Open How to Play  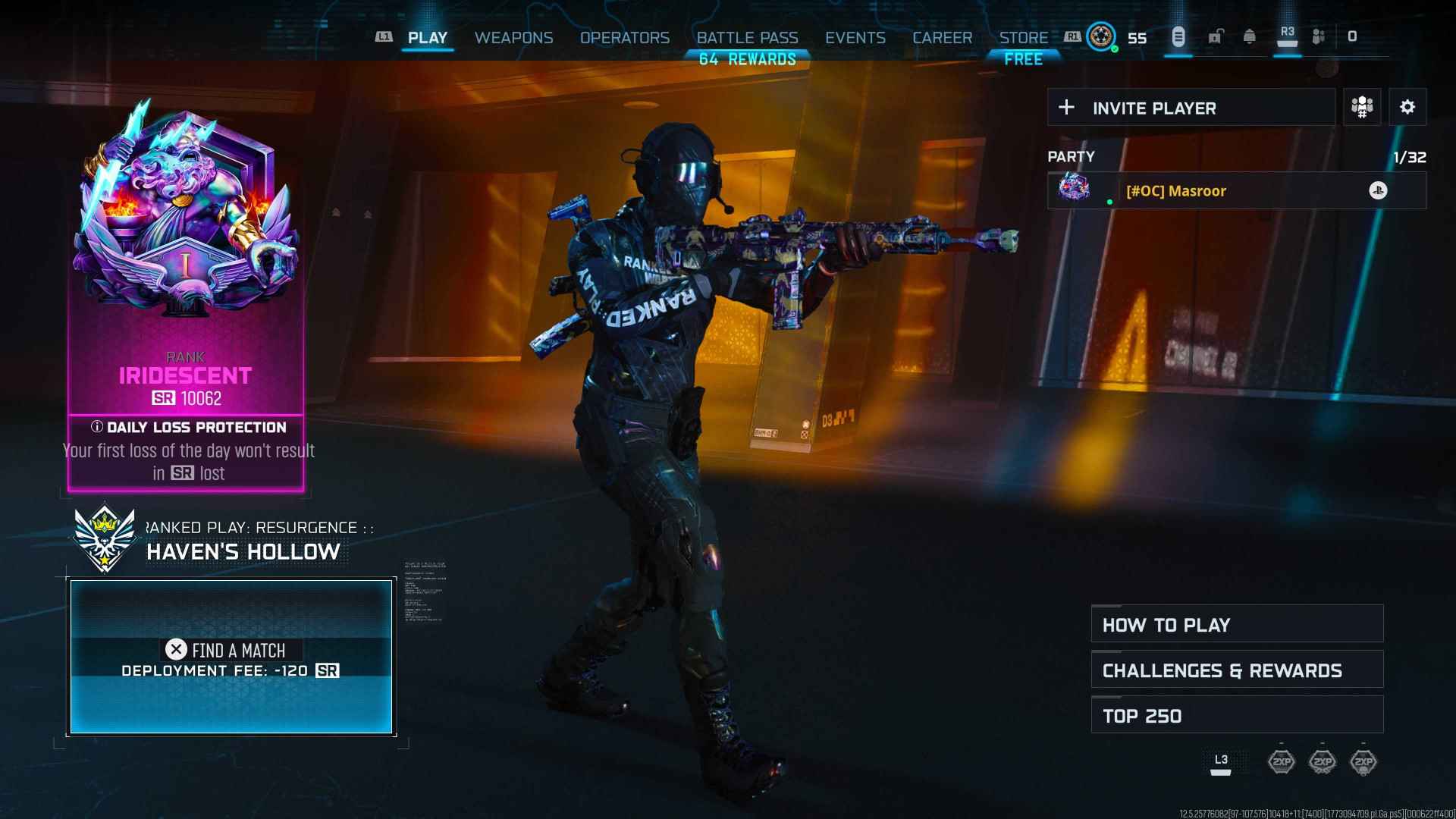coord(1236,624)
